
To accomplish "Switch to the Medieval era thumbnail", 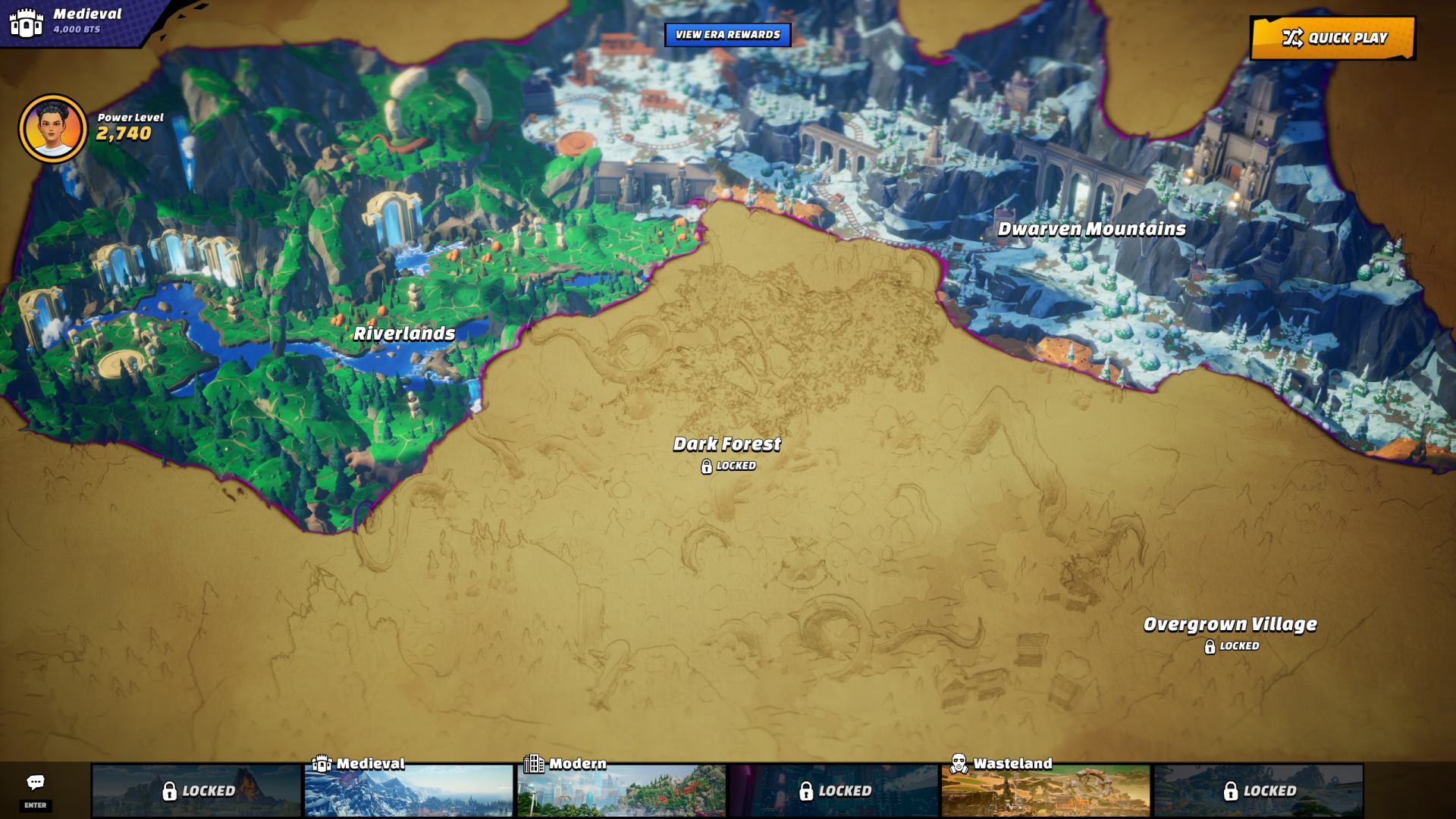I will tap(409, 790).
